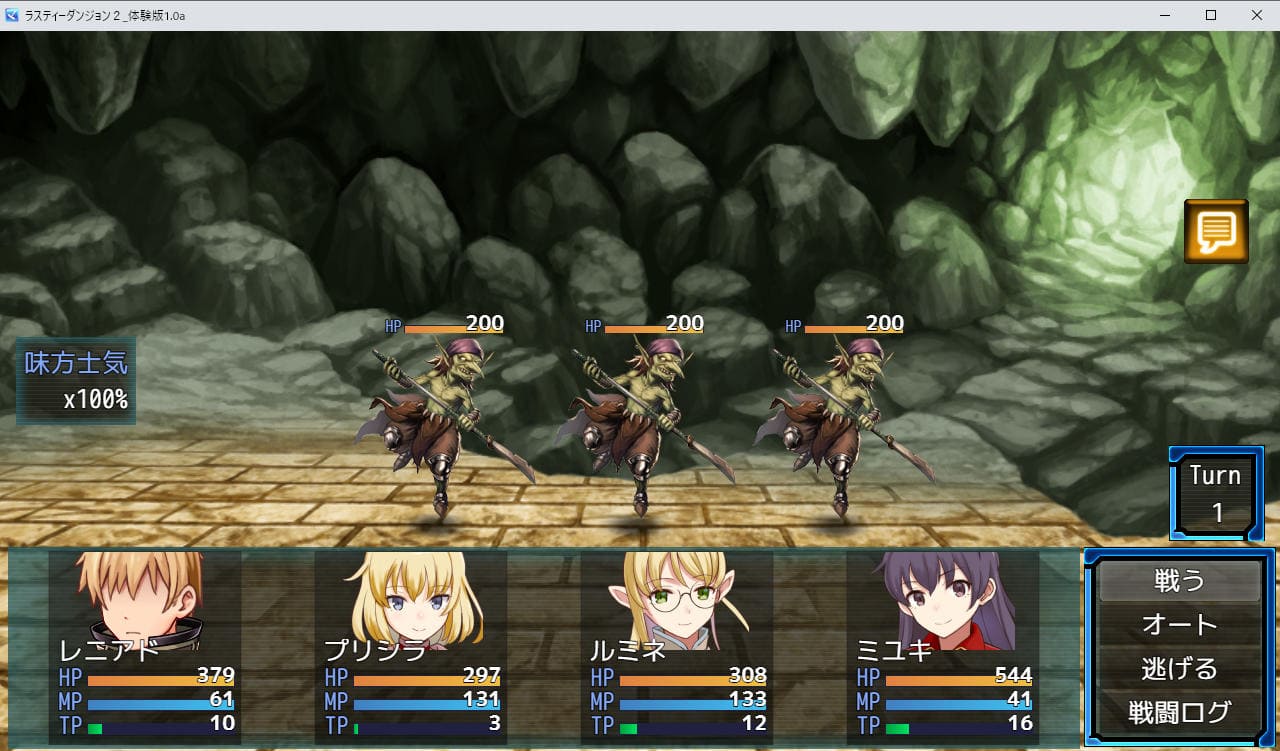Viewport: 1280px width, 751px height.
Task: Open the 戦闘ログ battle log
Action: point(1179,712)
